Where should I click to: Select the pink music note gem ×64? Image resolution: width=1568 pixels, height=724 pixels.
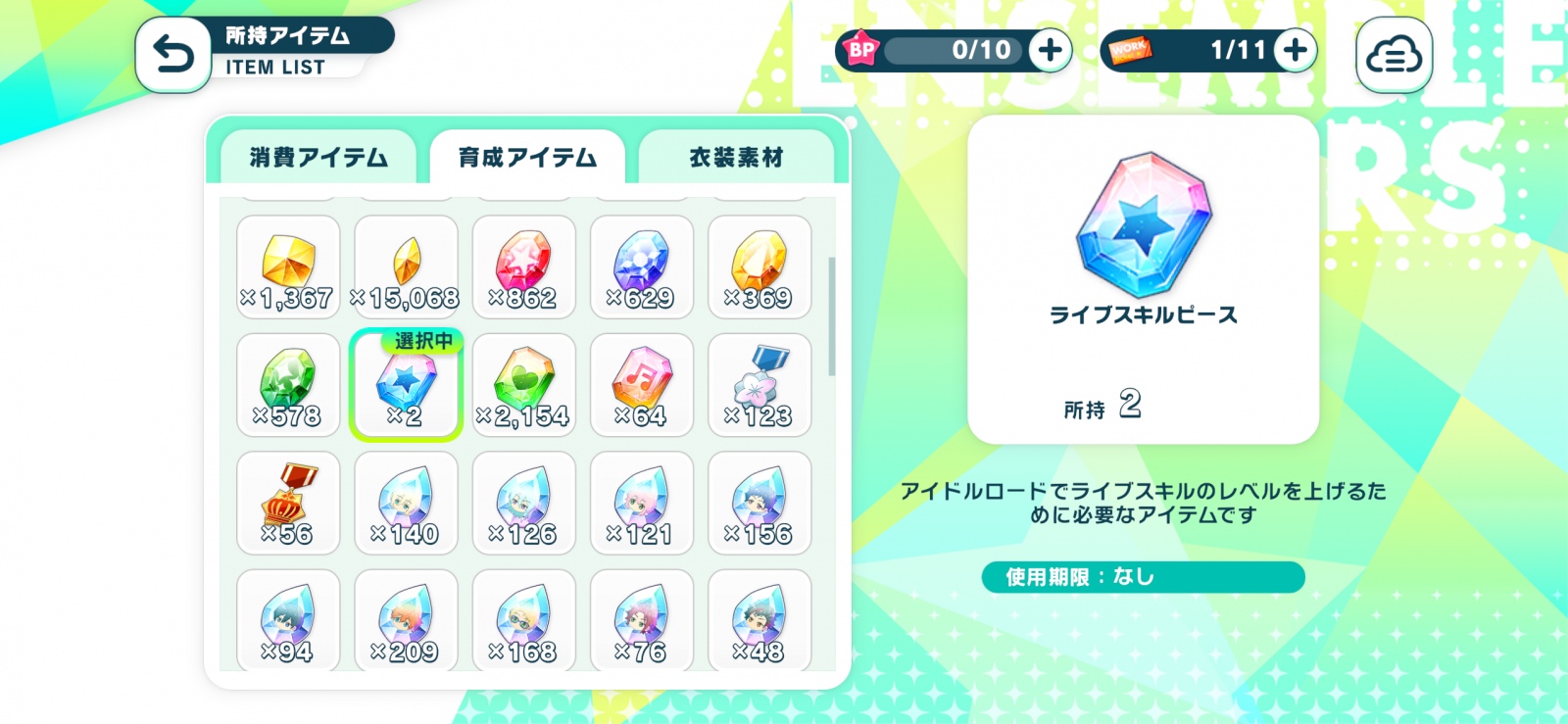(x=641, y=385)
